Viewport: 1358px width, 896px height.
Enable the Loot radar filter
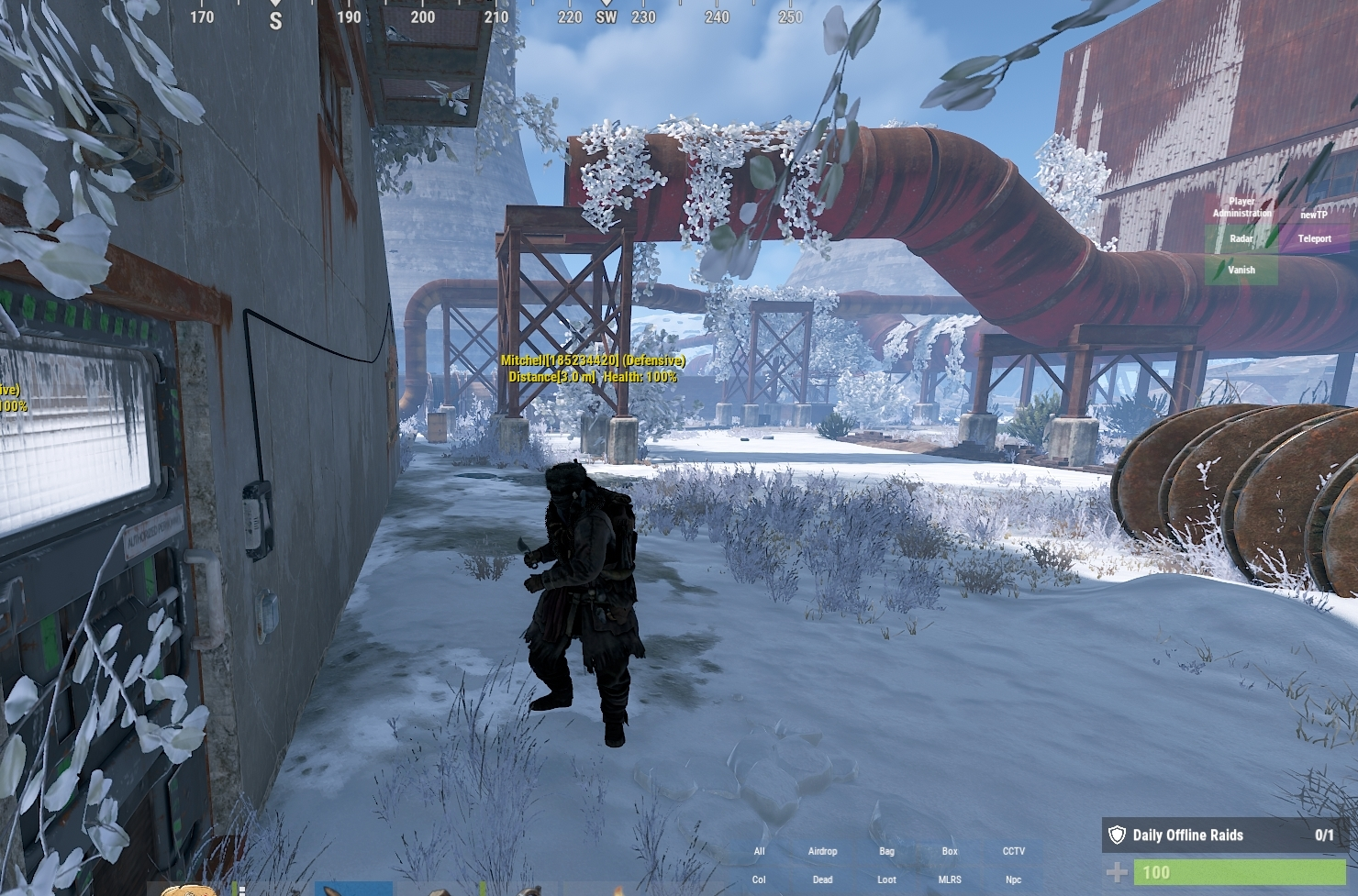click(x=886, y=879)
